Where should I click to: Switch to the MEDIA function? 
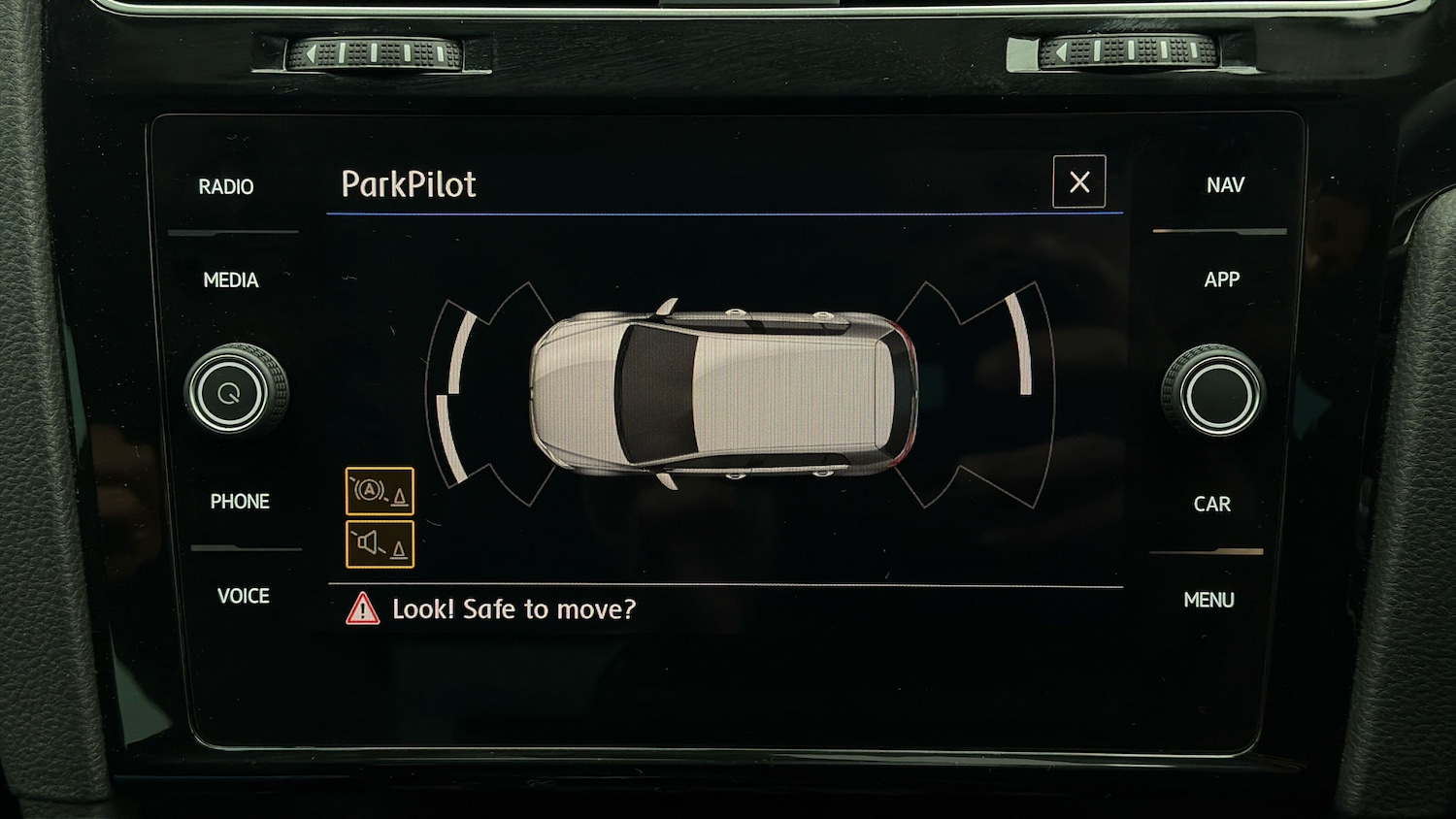coord(231,280)
